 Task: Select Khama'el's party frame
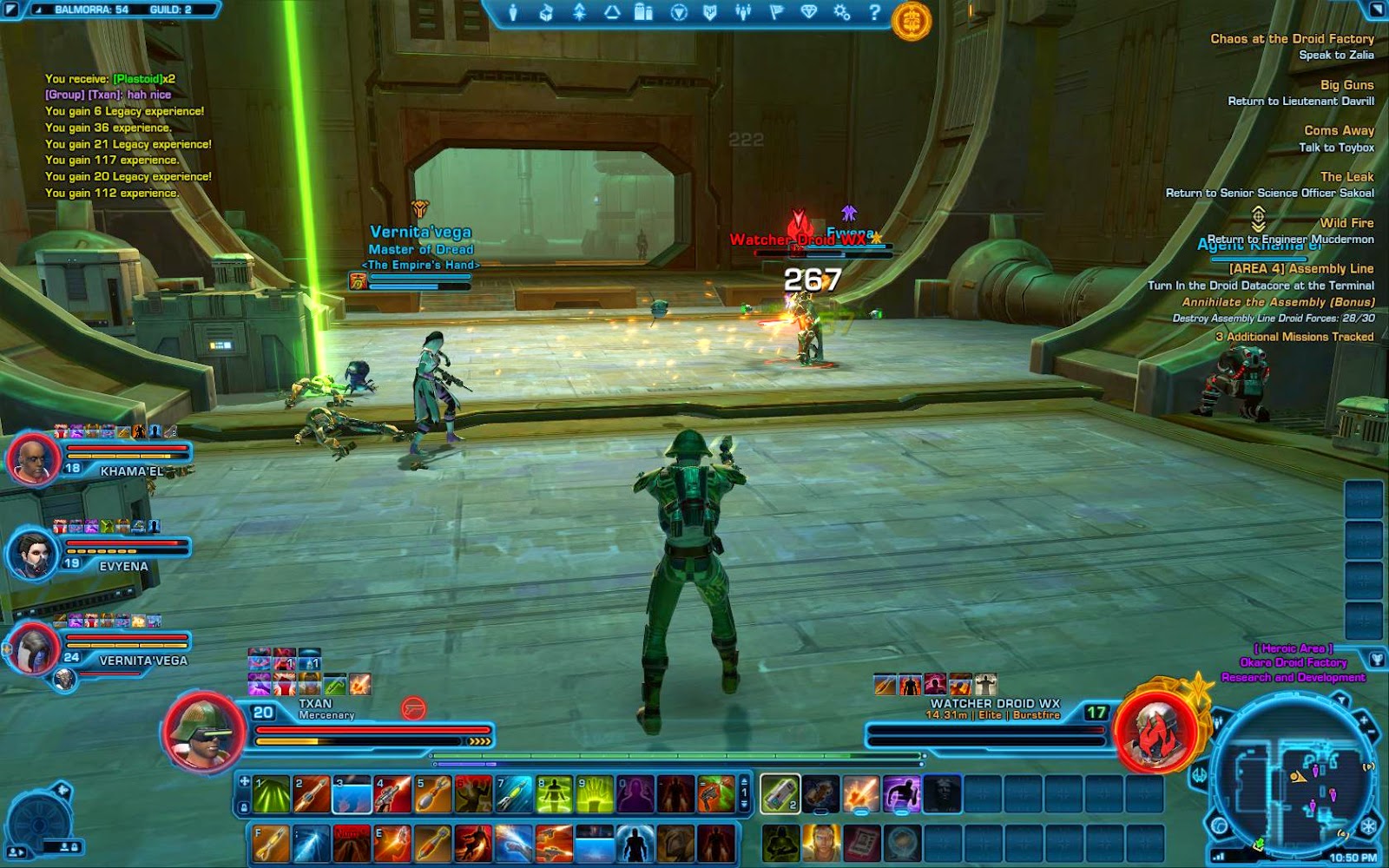pyautogui.click(x=35, y=457)
